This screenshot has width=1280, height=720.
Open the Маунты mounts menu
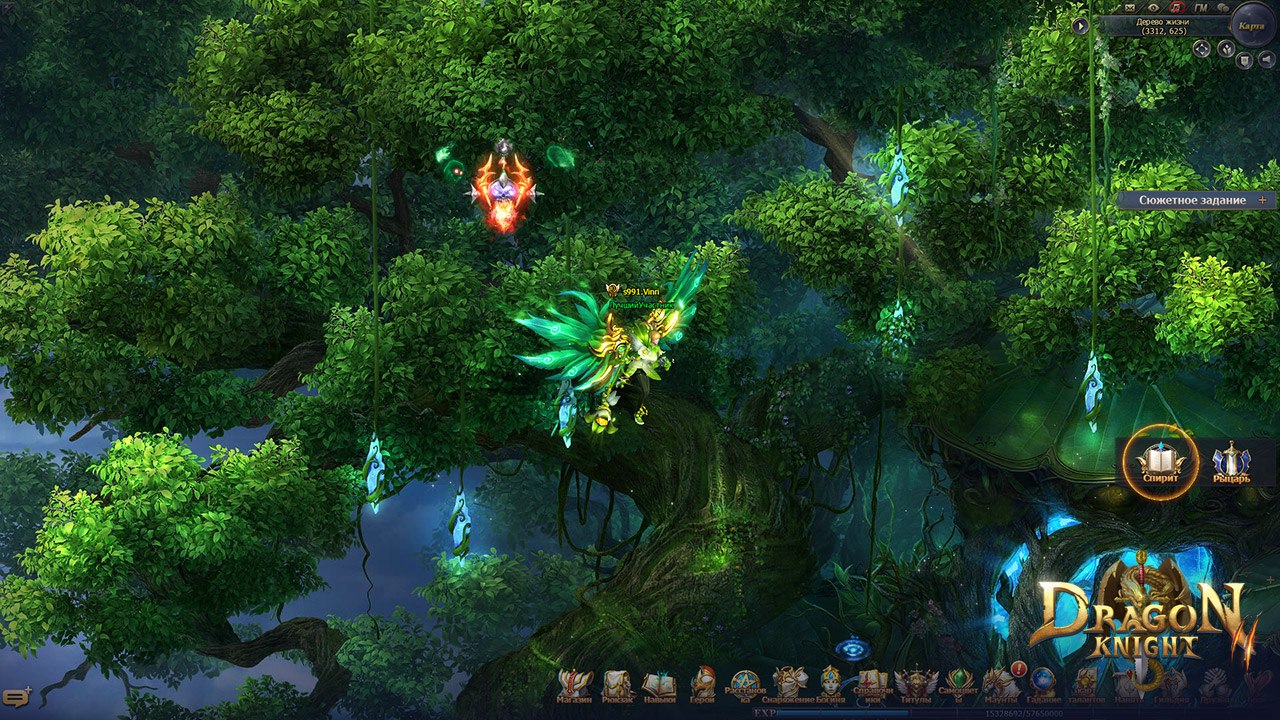click(x=1000, y=684)
